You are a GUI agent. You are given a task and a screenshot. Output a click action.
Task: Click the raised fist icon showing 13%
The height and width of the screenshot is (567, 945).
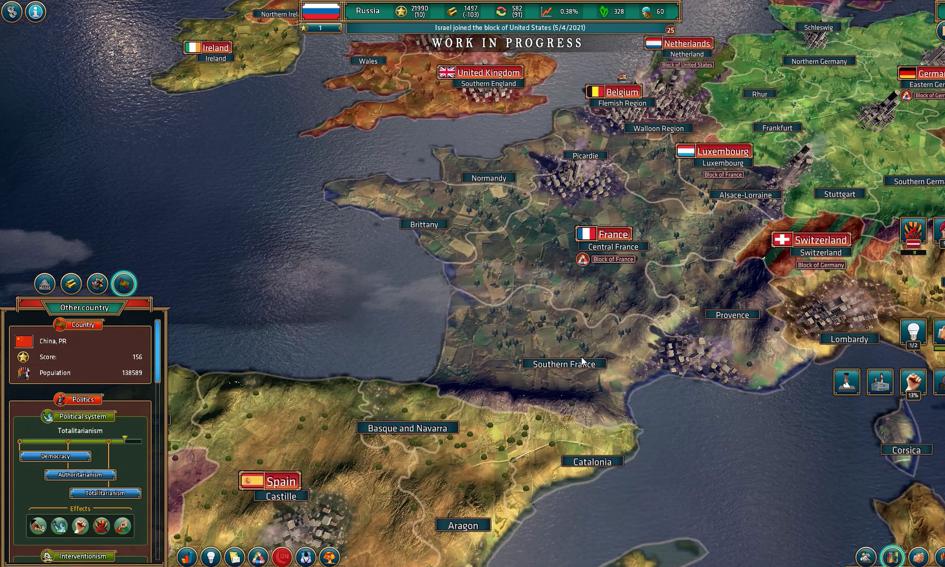tap(912, 381)
